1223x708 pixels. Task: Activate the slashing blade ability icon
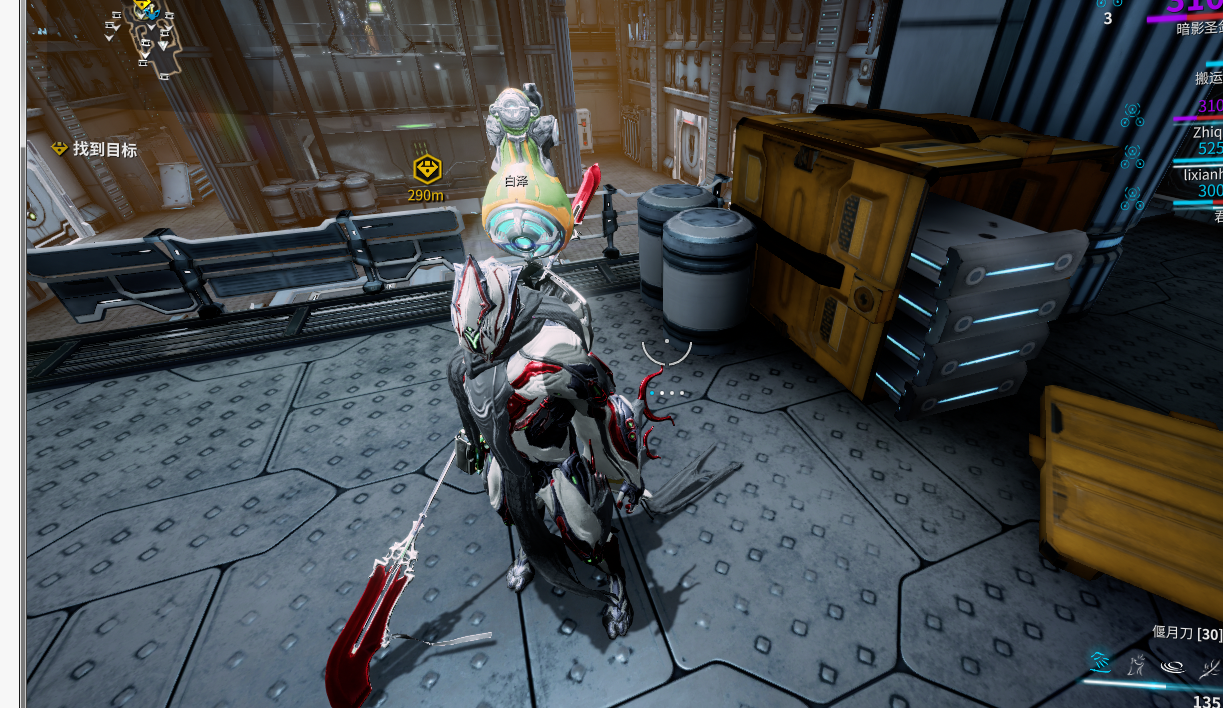point(1208,665)
